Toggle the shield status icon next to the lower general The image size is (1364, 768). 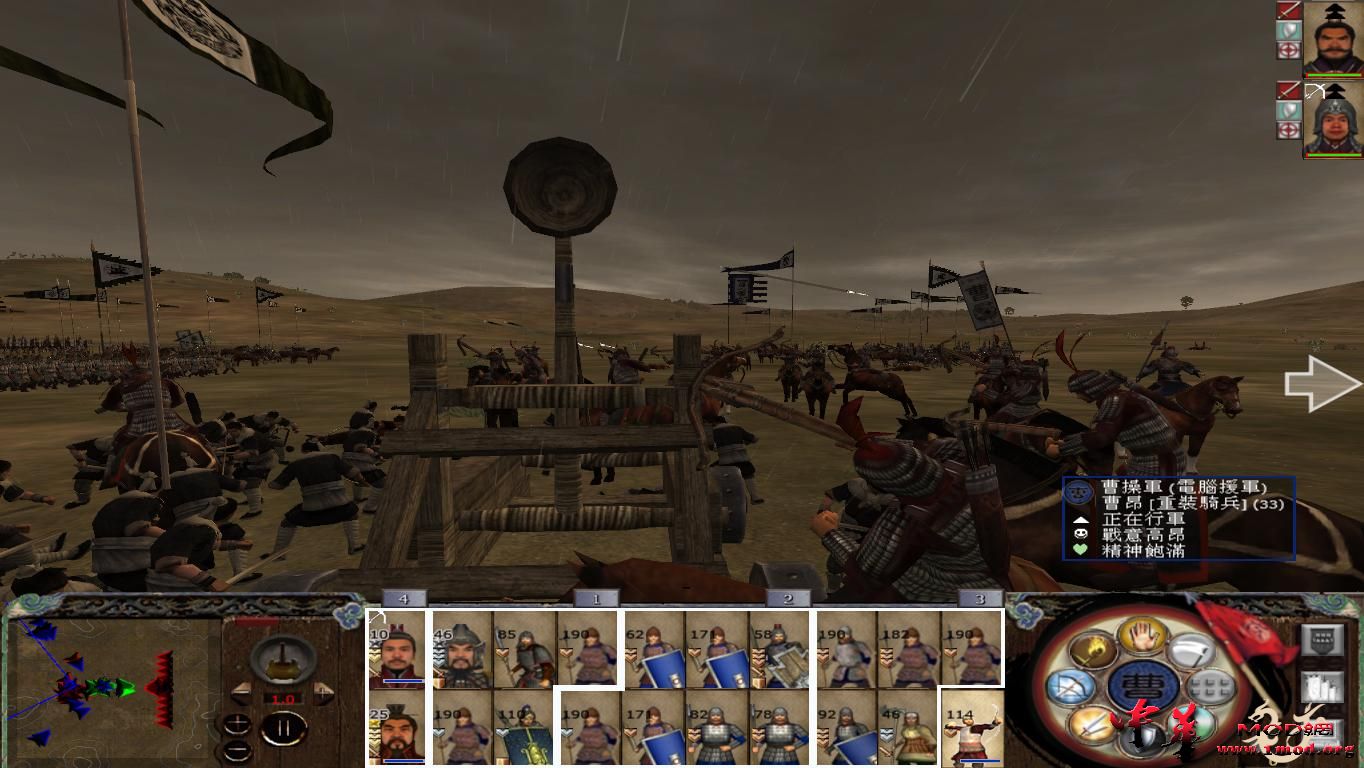pos(1288,109)
